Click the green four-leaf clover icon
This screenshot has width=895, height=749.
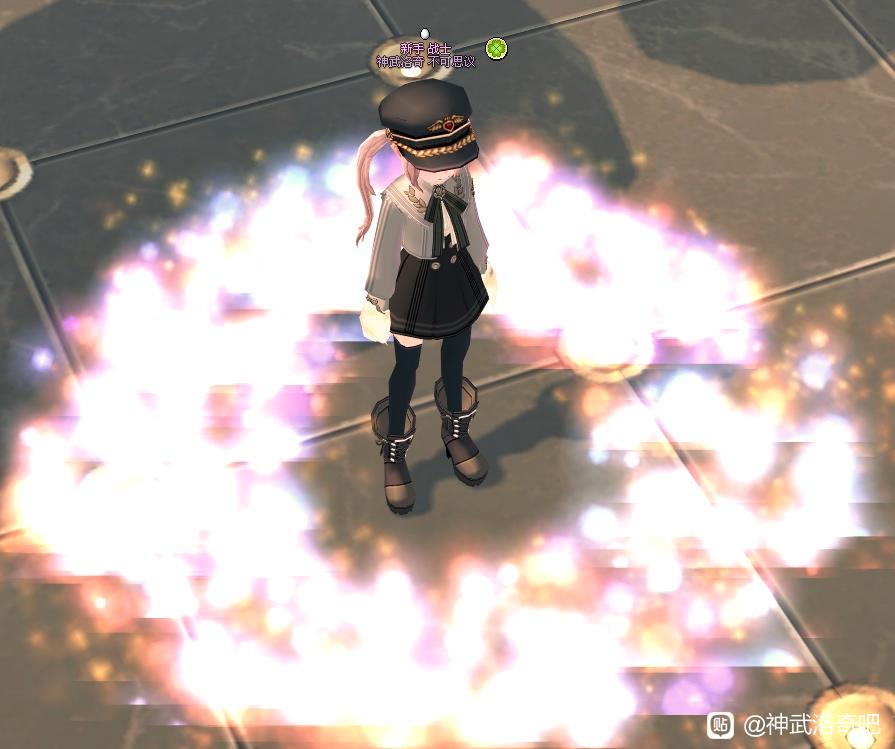tap(496, 48)
